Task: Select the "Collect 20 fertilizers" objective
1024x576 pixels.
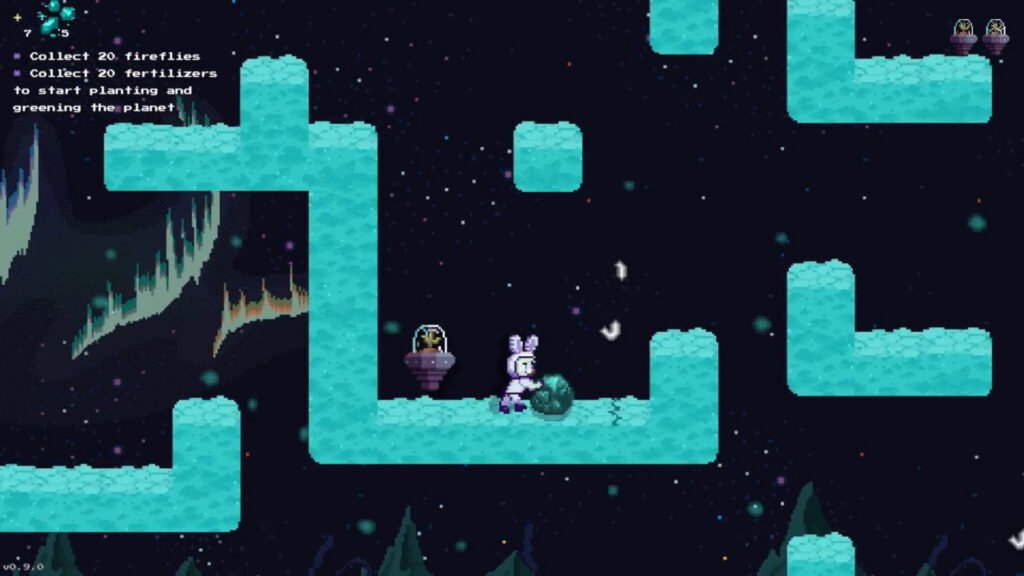Action: [122, 74]
